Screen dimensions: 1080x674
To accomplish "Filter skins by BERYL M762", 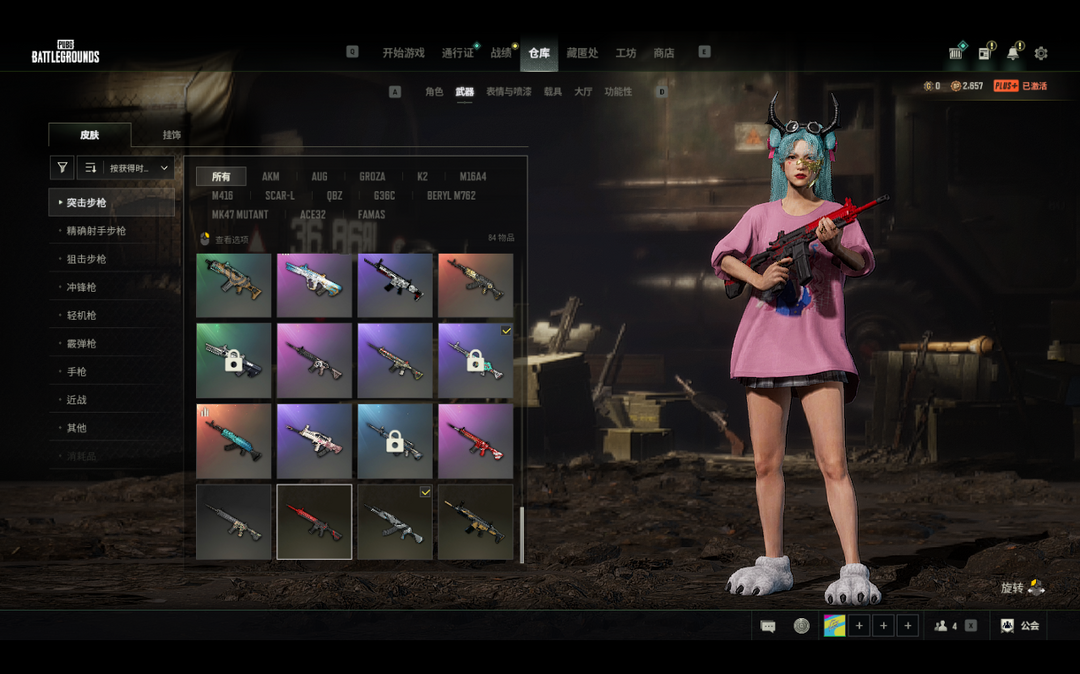I will 451,196.
